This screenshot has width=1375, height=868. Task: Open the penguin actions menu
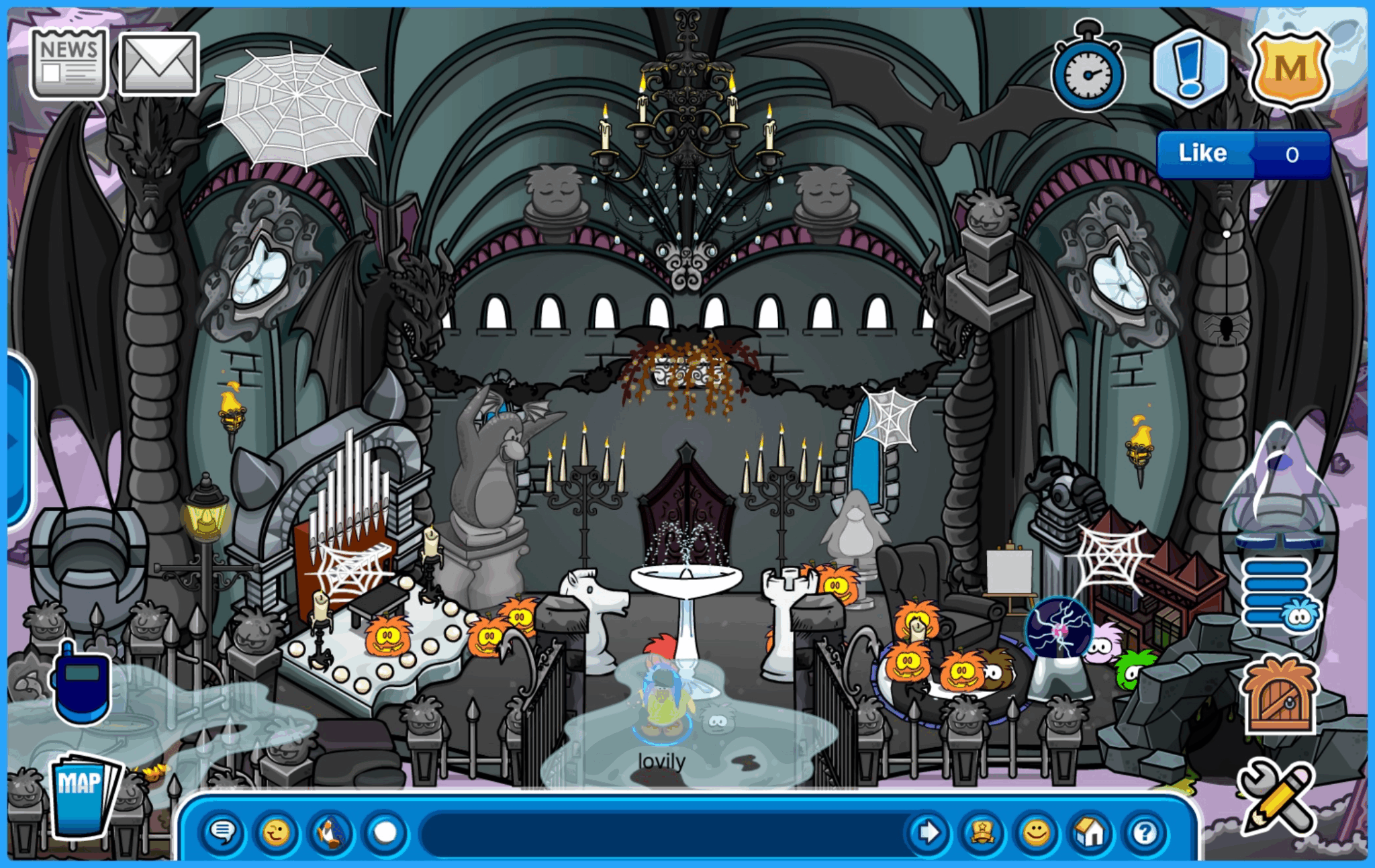pyautogui.click(x=328, y=832)
